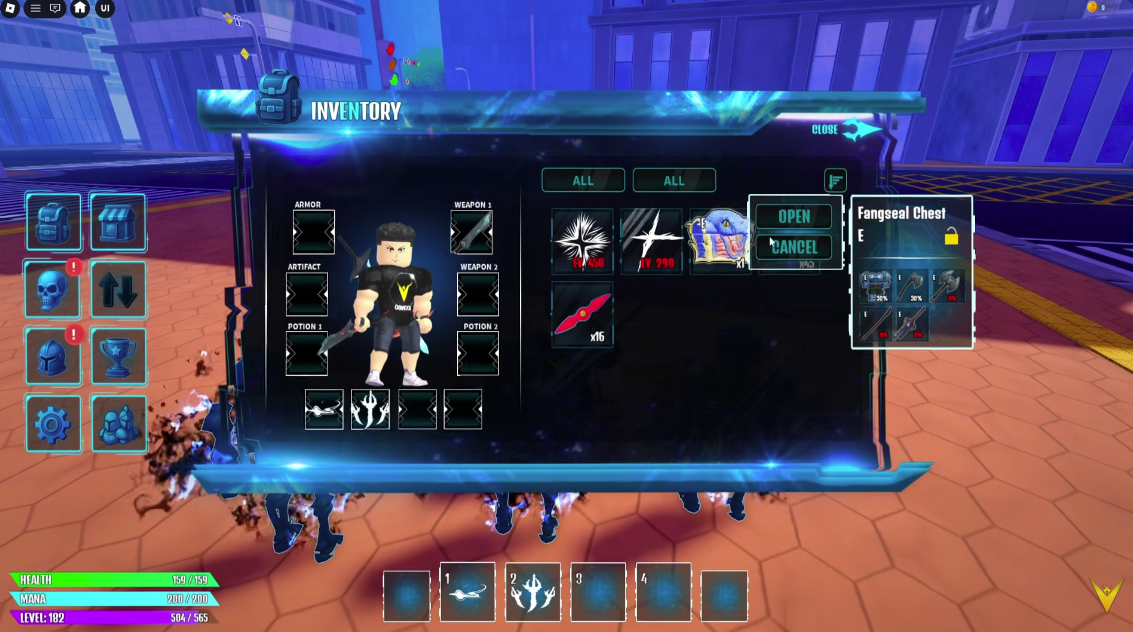Open the knight helmet menu
Screen dimensions: 1133x632
[x=52, y=357]
